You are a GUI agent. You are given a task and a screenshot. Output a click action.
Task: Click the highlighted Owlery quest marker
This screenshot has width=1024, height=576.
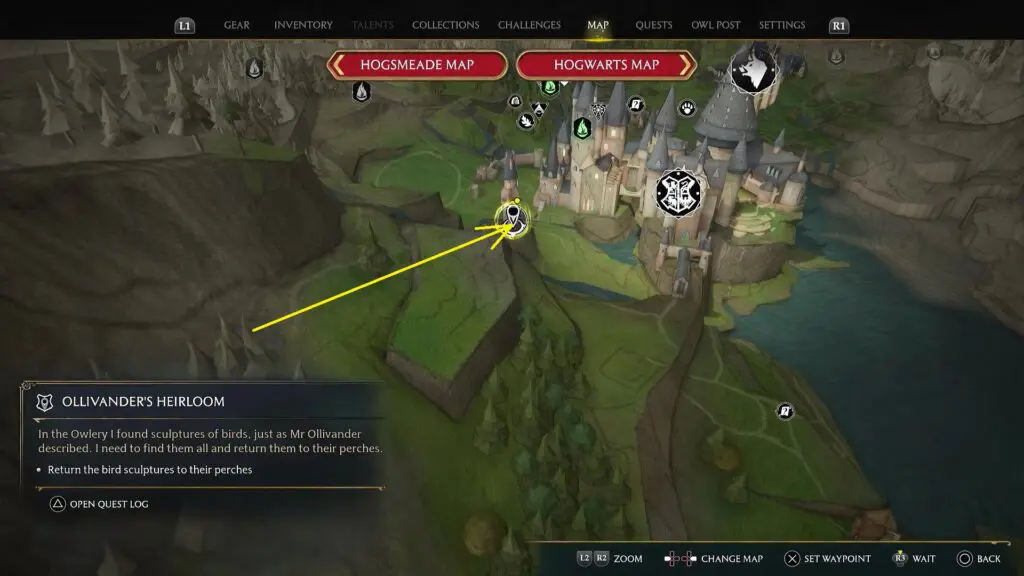(x=514, y=219)
